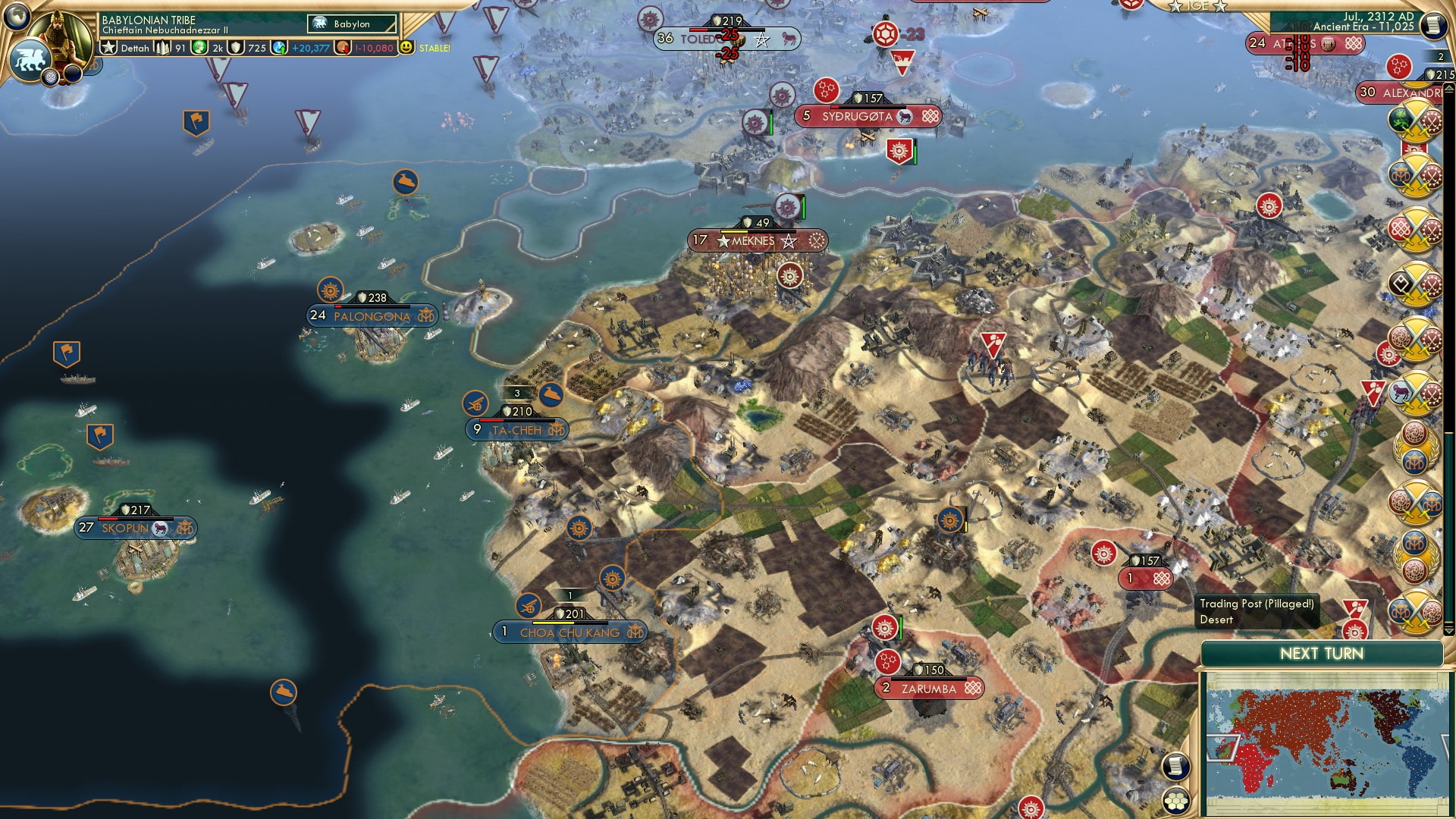Click the happiness smiley face icon in top bar
Screen dimensions: 1456x819
[x=406, y=47]
